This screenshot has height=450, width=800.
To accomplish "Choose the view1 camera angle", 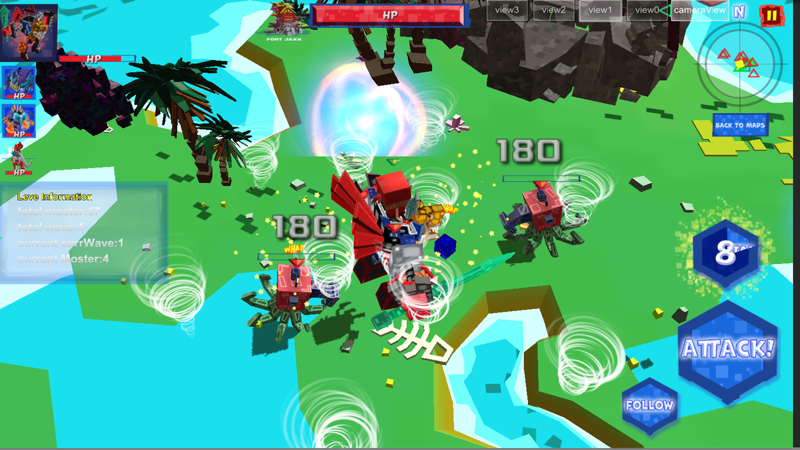I will coord(600,10).
